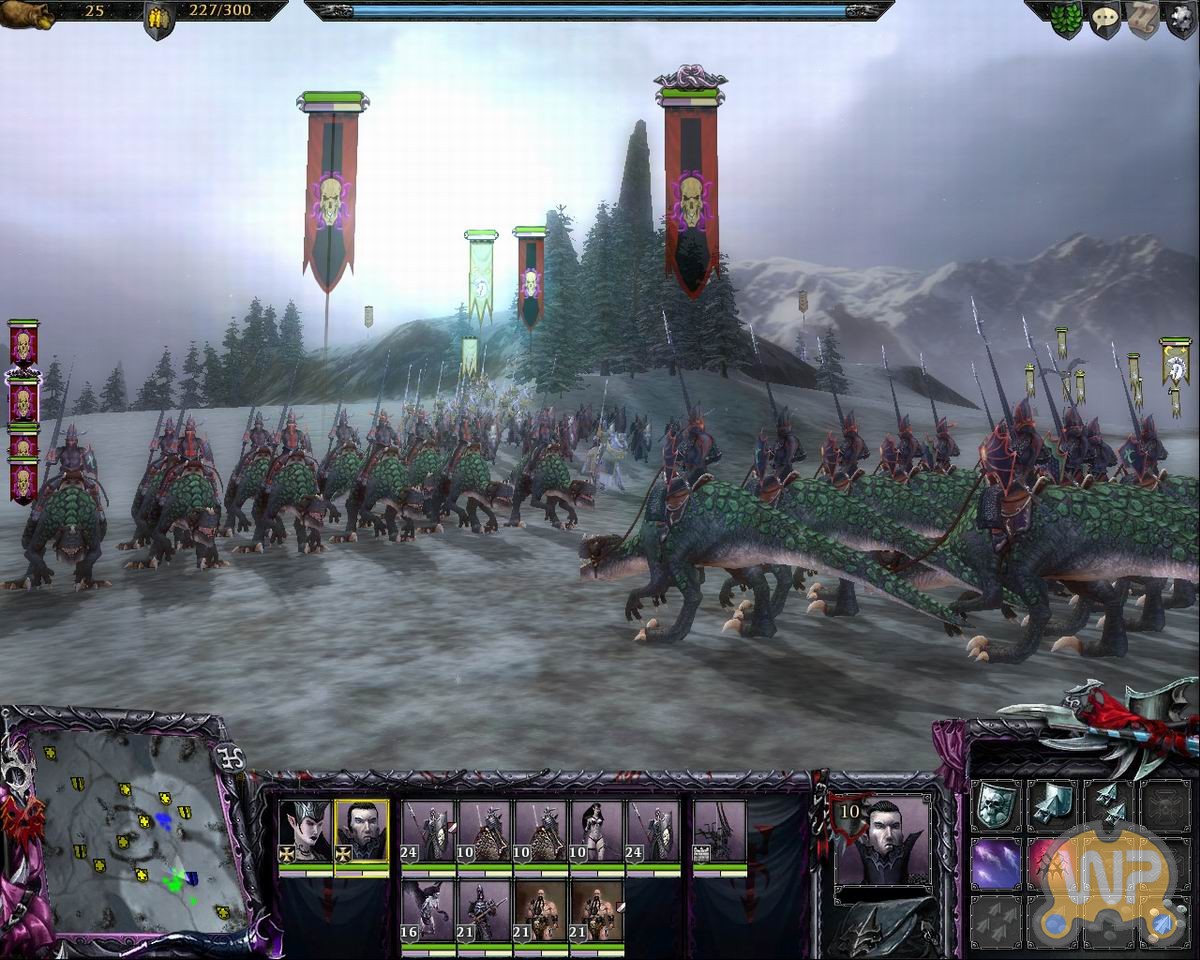Screen dimensions: 1200x960
Task: Click the green laurel wreath shield icon
Action: click(x=1066, y=20)
